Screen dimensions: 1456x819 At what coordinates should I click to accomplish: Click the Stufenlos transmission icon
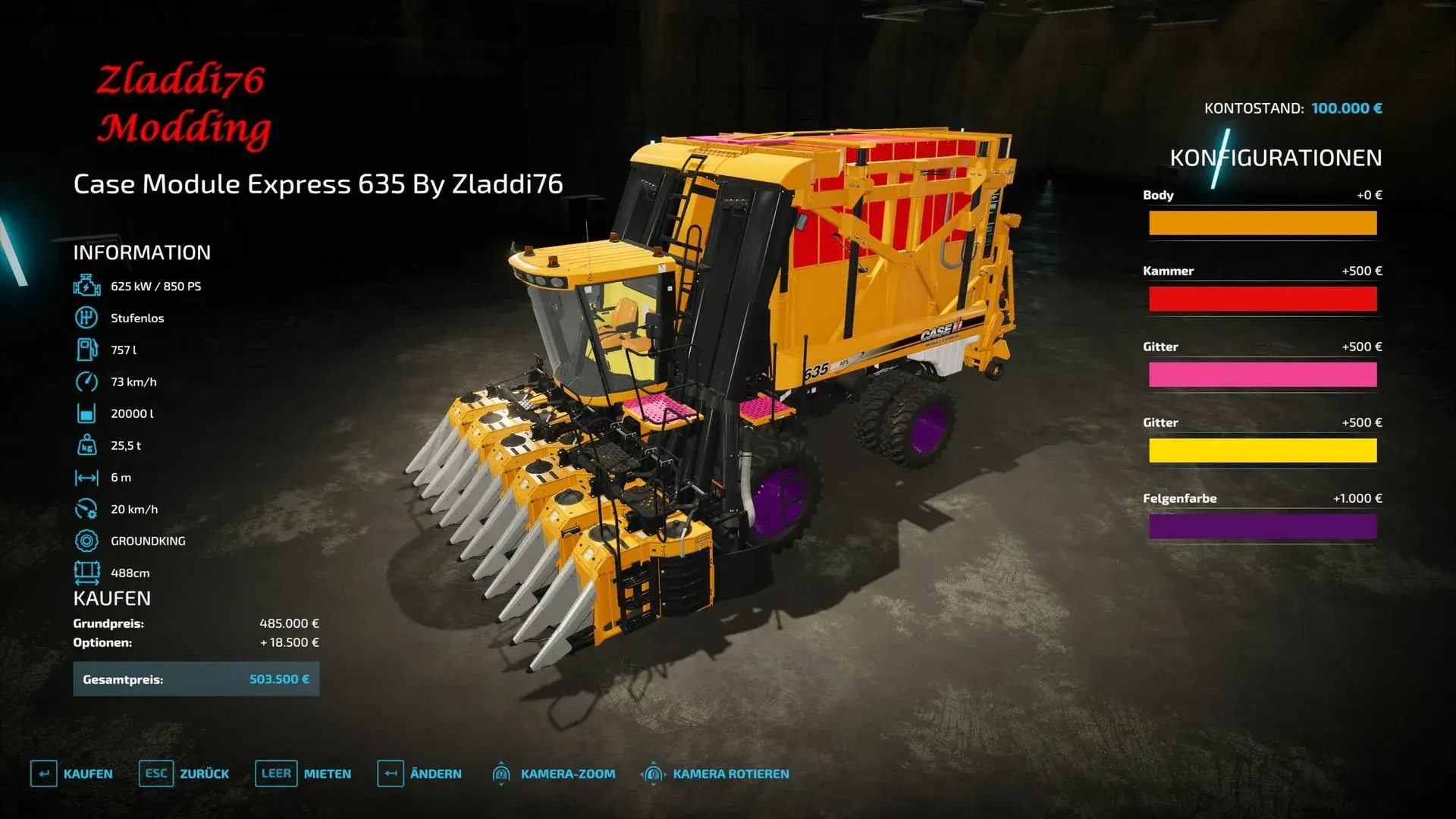point(87,318)
